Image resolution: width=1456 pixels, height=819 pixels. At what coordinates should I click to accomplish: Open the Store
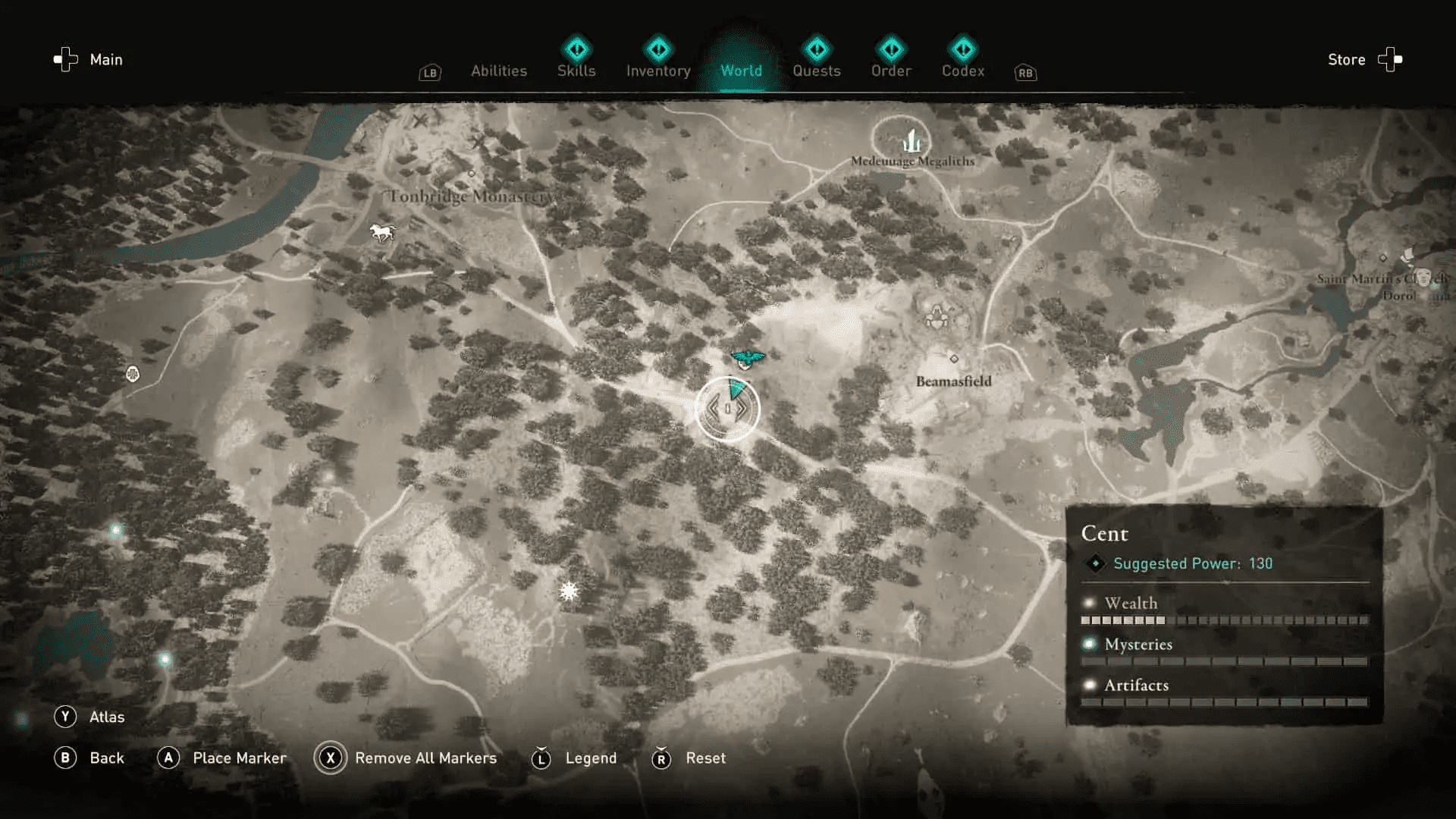tap(1346, 59)
